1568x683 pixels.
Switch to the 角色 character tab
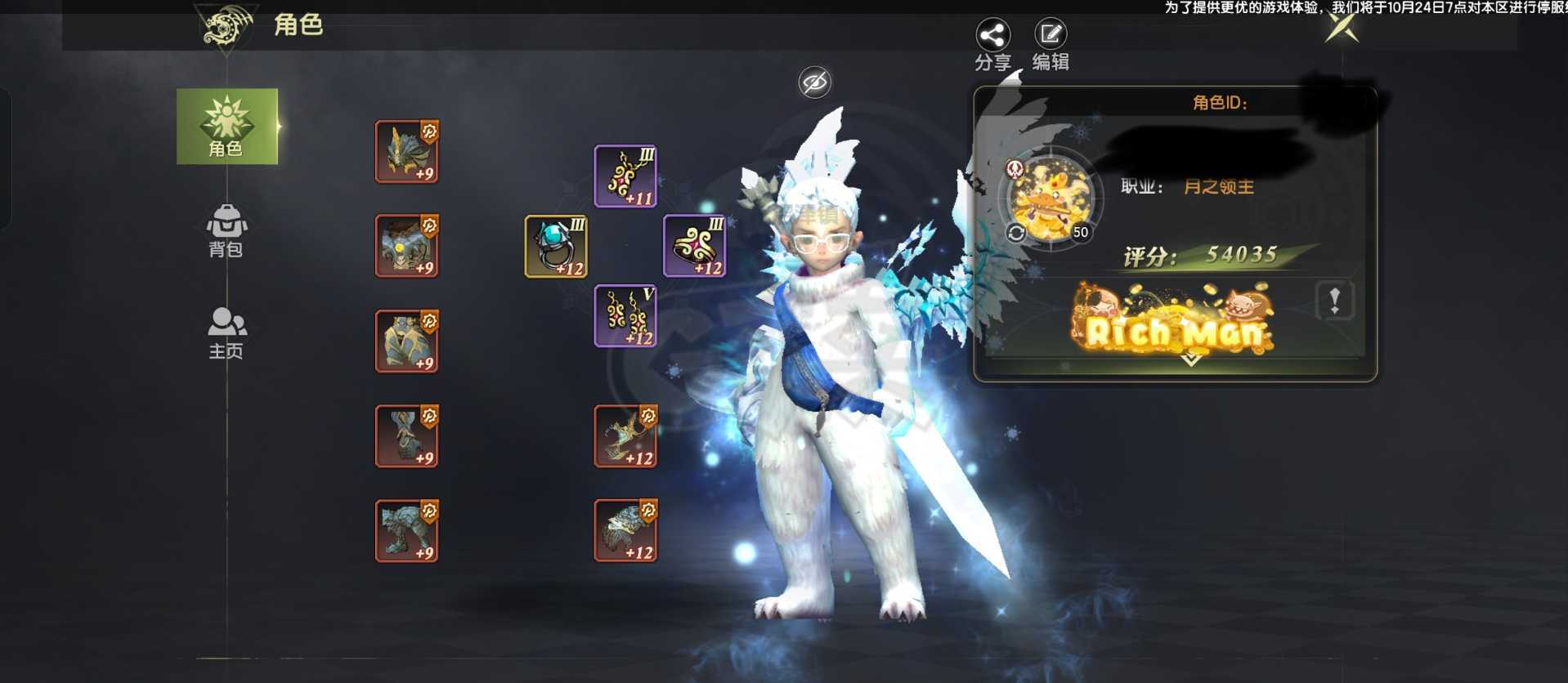point(226,127)
